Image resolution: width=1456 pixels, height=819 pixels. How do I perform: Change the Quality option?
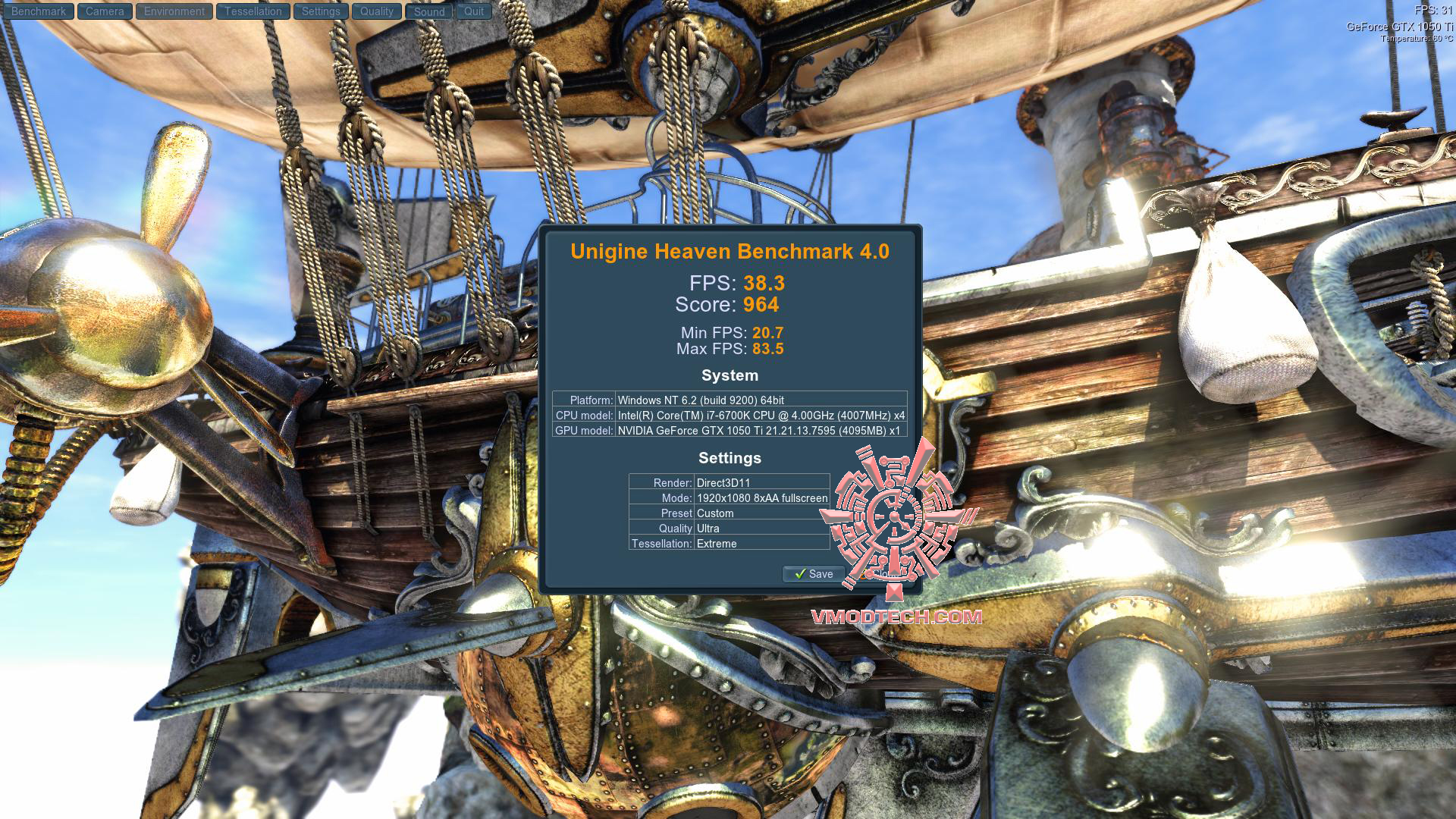377,11
